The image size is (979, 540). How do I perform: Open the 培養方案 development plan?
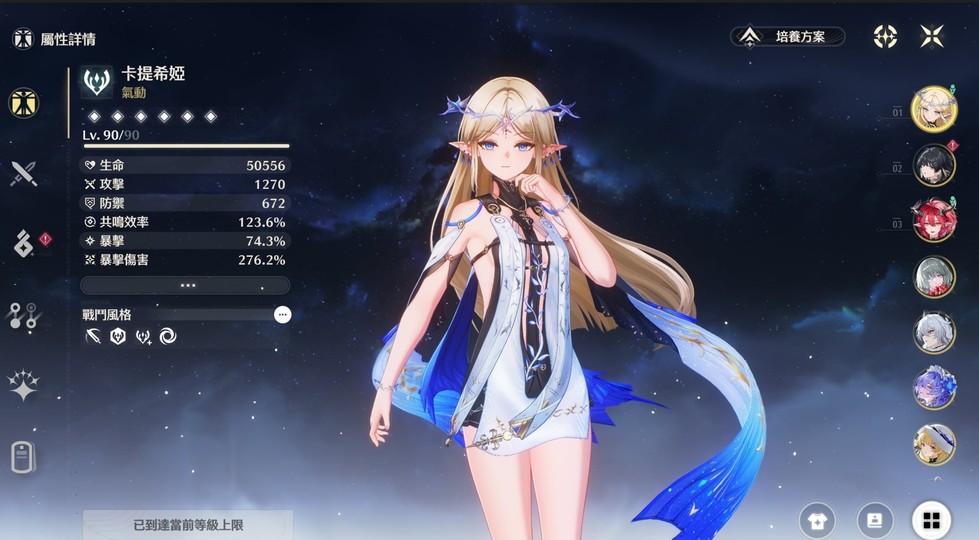coord(790,37)
